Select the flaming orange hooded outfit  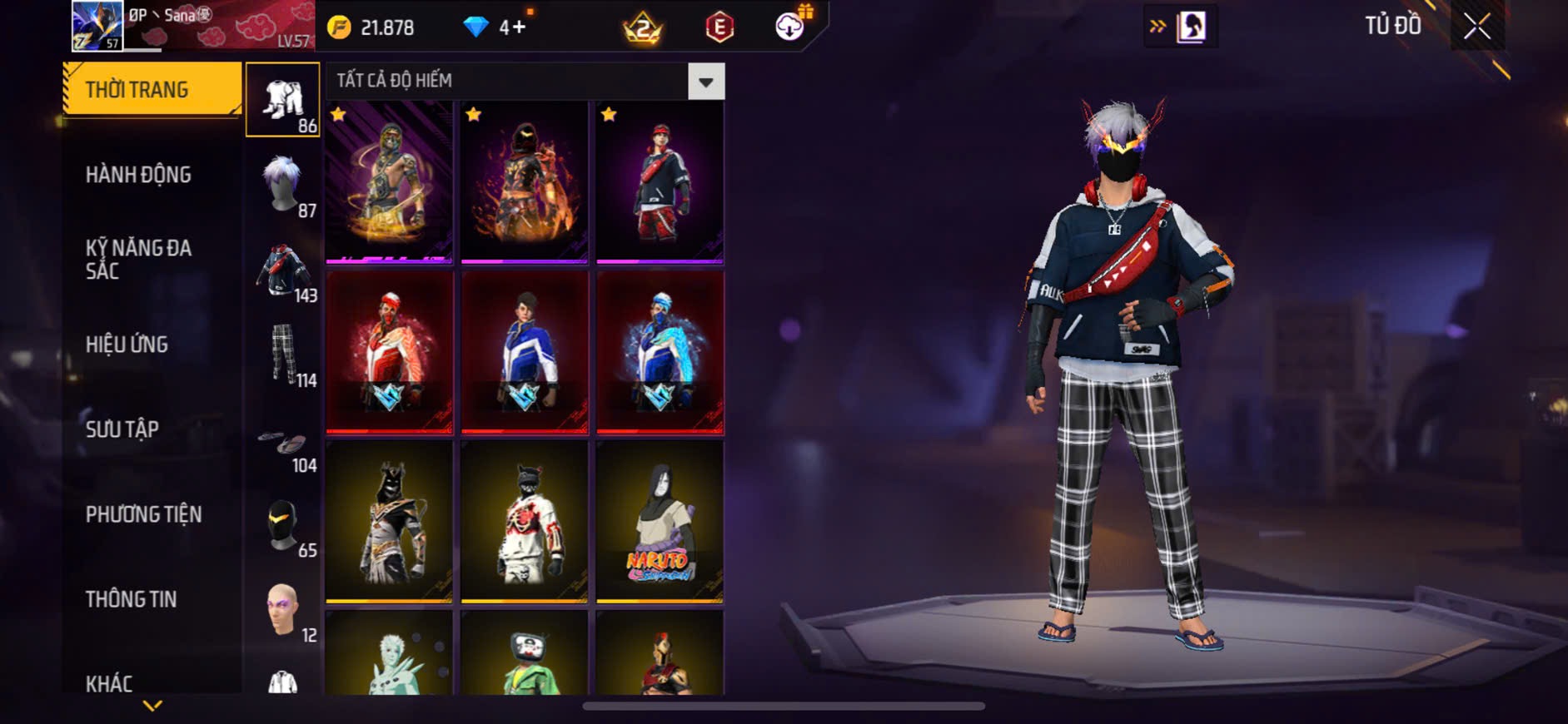(525, 182)
